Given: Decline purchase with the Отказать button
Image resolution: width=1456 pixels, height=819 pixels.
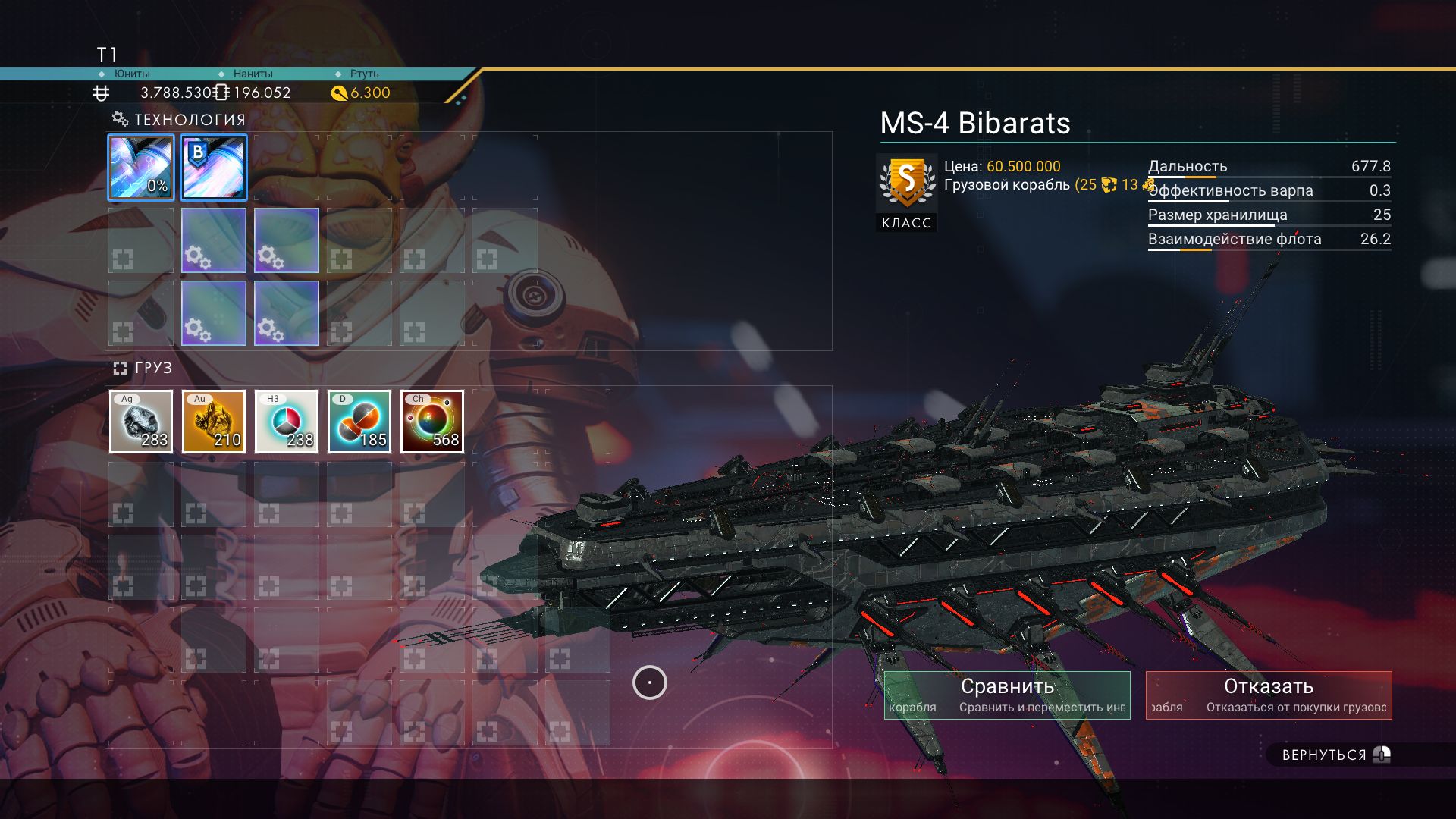Looking at the screenshot, I should click(1269, 695).
